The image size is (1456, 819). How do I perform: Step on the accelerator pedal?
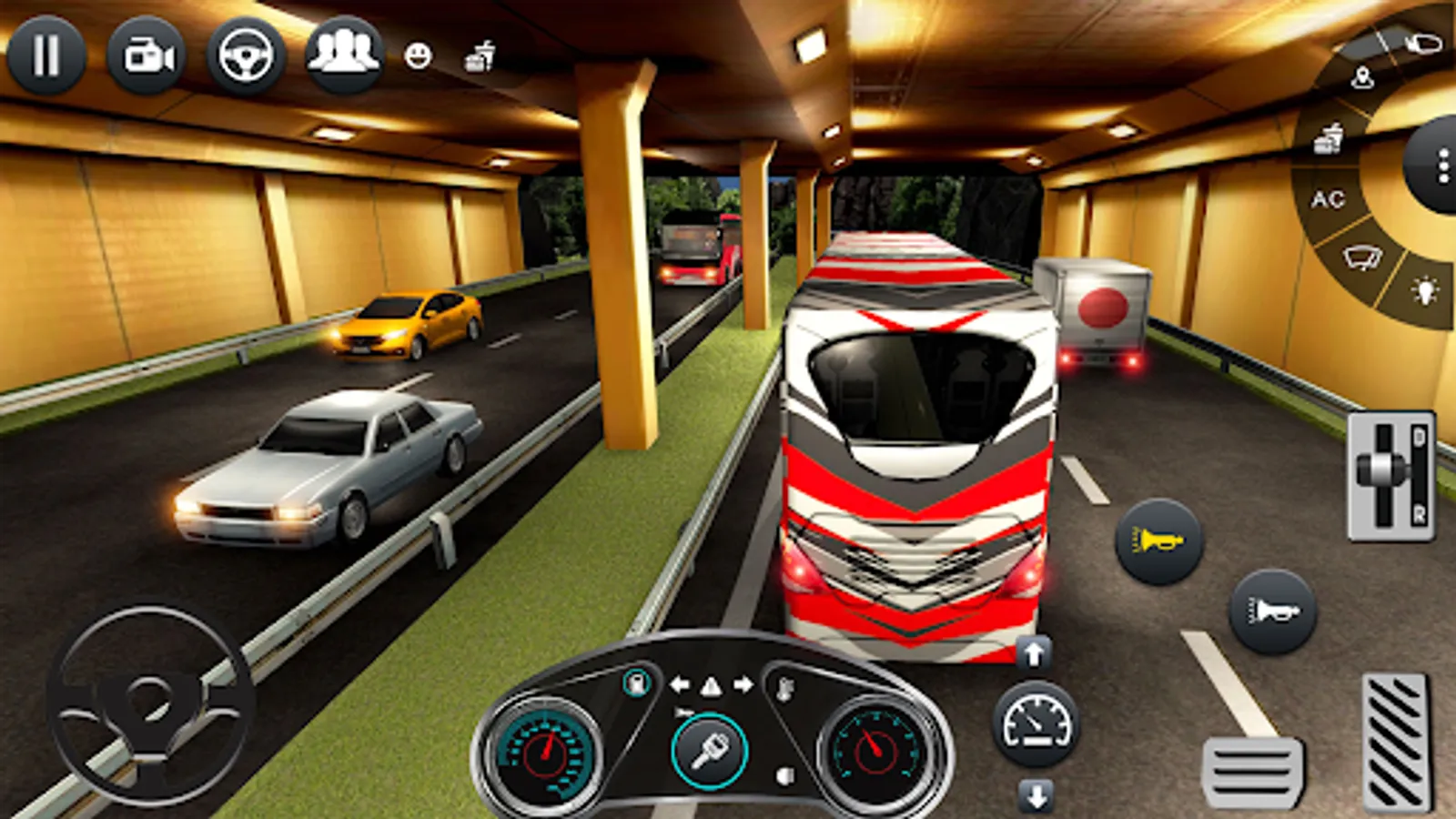tap(1396, 742)
